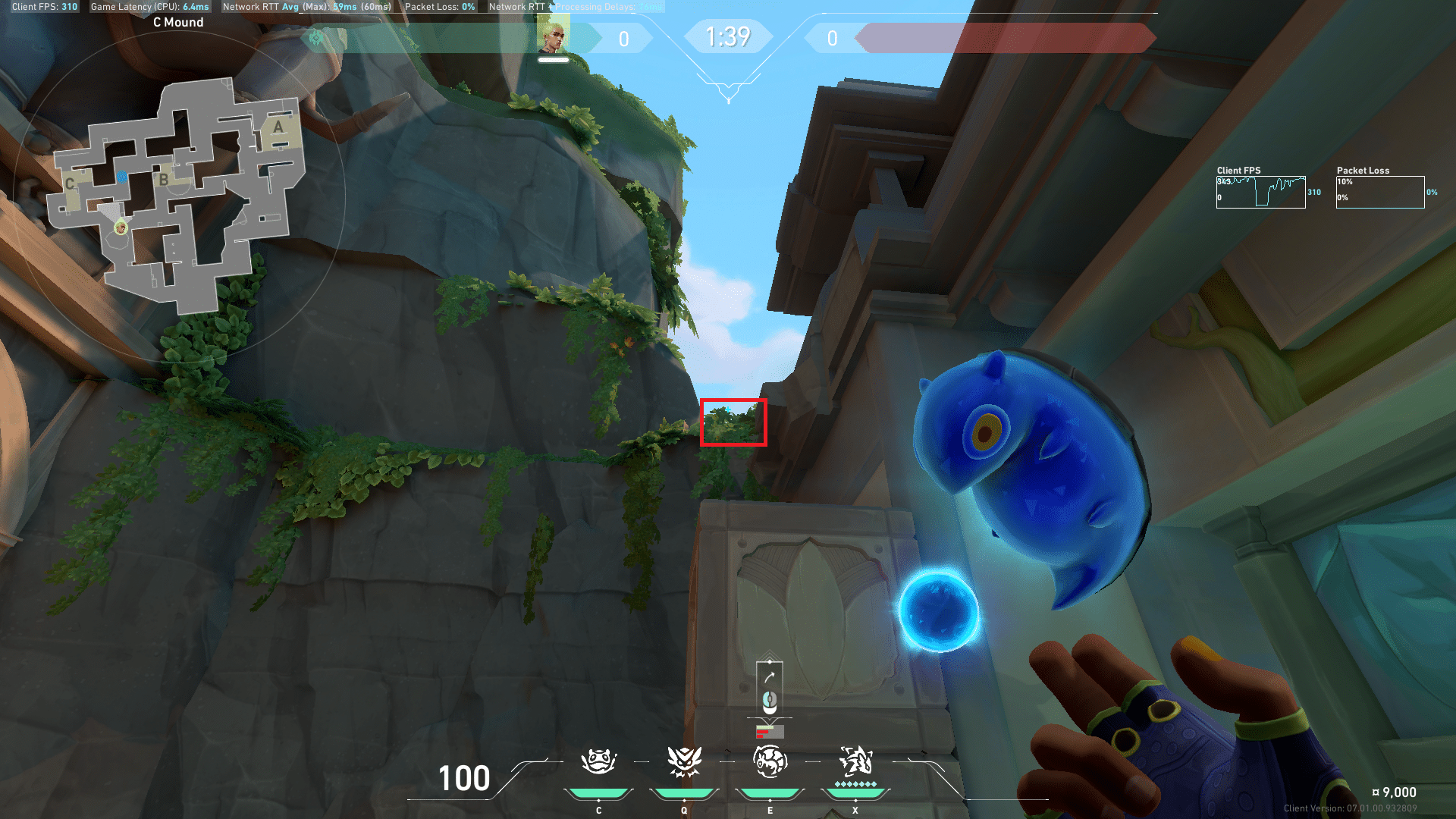Choose the Dizzy ability icon

point(770,761)
